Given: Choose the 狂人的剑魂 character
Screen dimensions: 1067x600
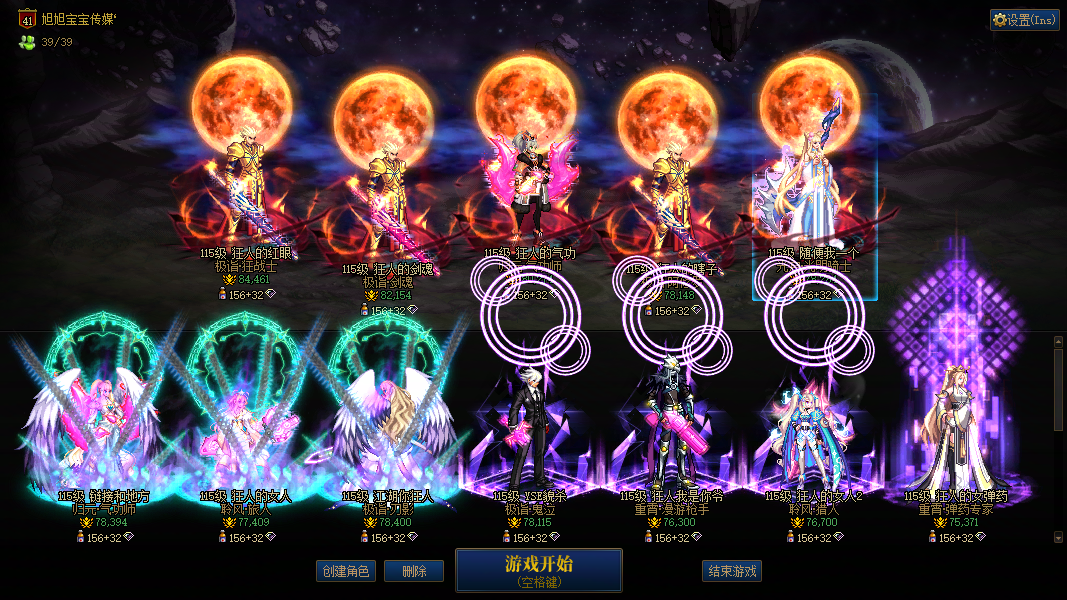Looking at the screenshot, I should (x=383, y=200).
